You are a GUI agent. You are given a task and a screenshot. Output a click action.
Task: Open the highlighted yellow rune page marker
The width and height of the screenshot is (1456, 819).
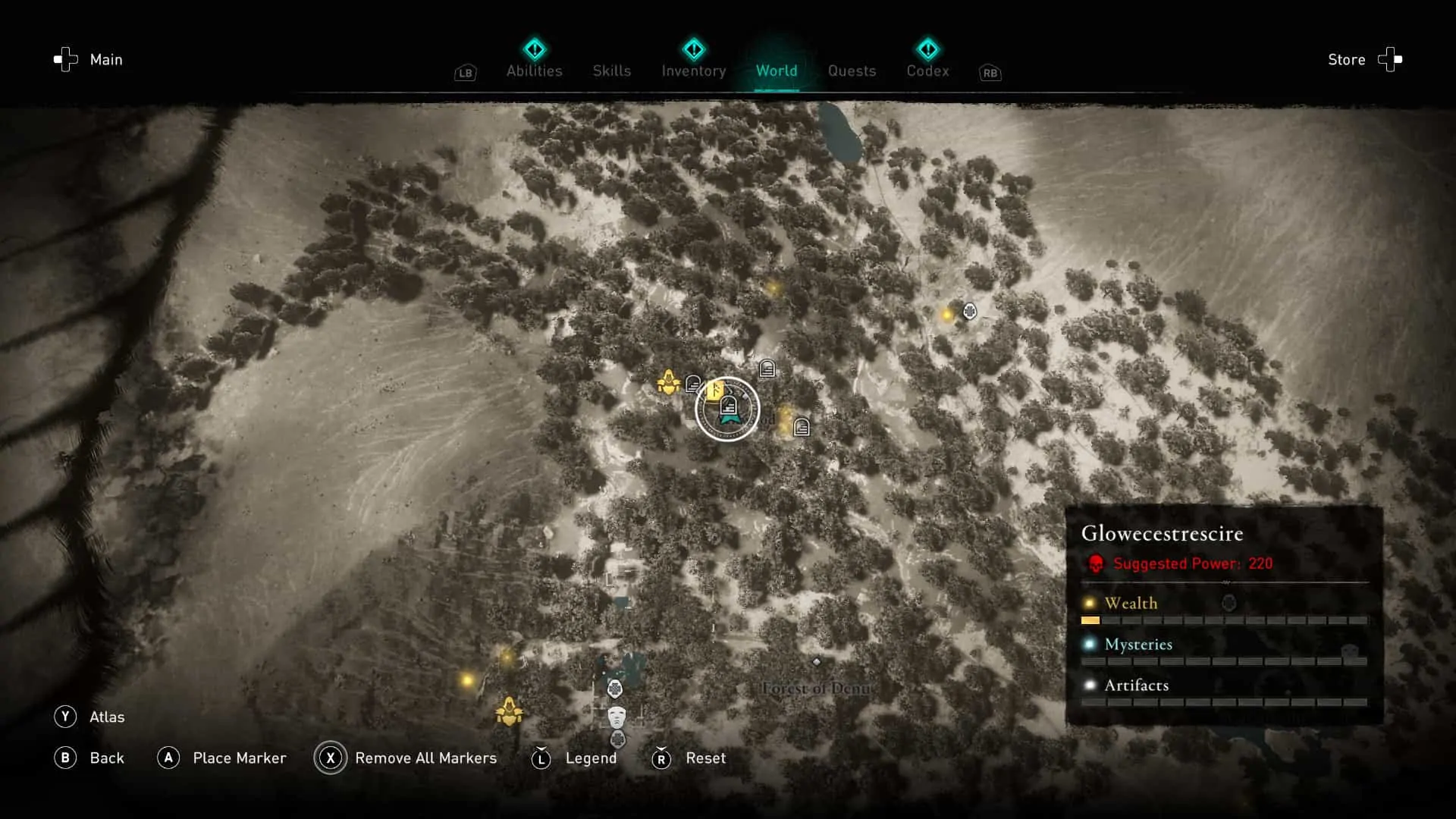pos(714,391)
